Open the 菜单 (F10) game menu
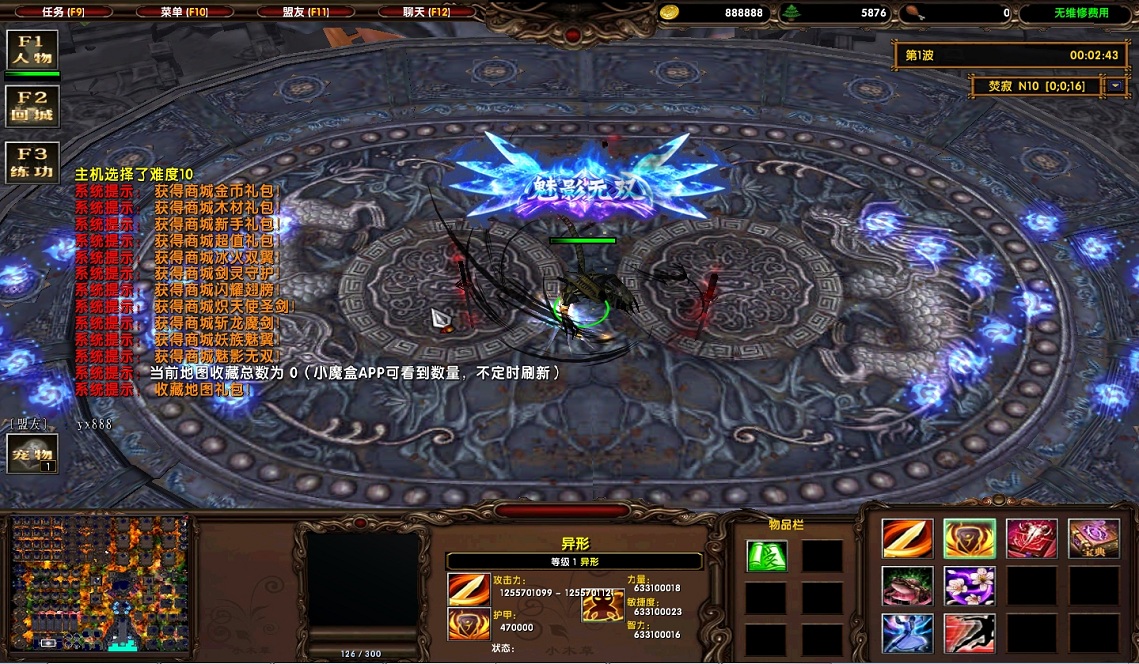Viewport: 1139px width, 664px height. (x=183, y=12)
